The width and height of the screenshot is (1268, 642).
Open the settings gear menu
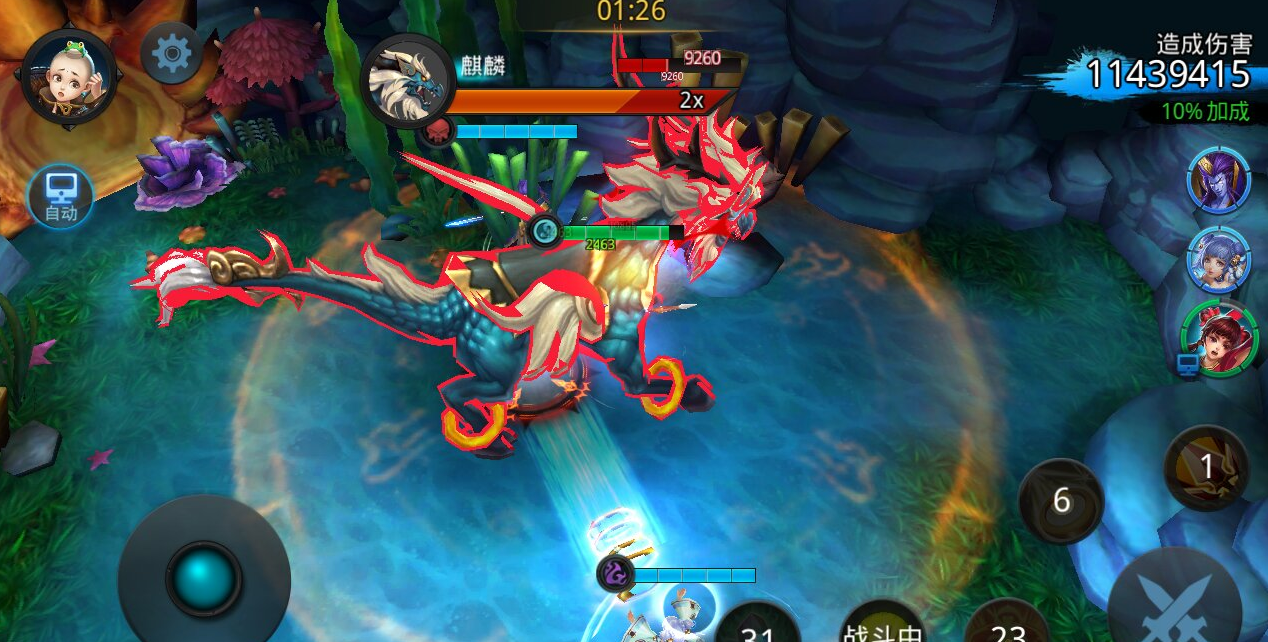(x=171, y=52)
